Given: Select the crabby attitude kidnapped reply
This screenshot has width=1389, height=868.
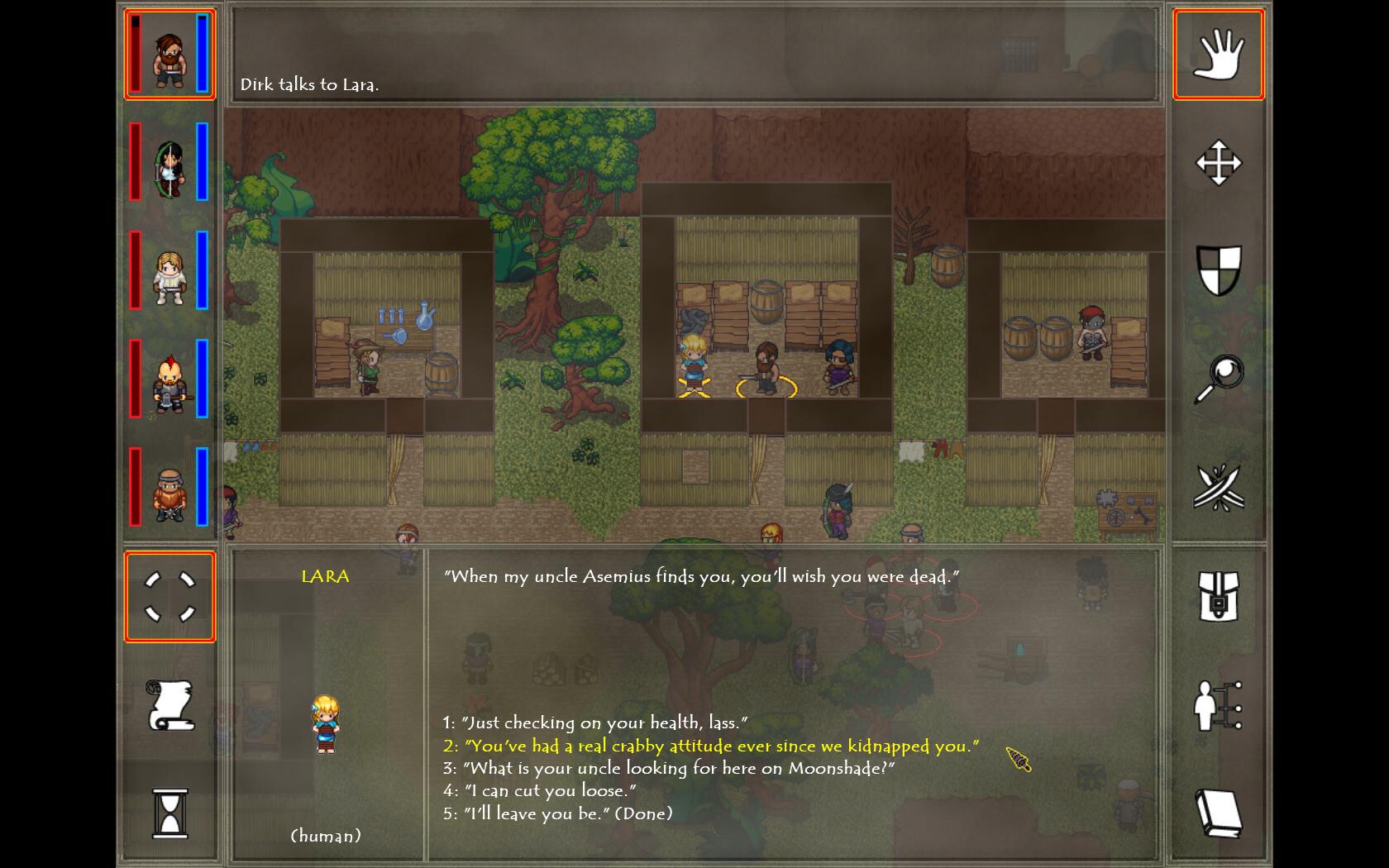Looking at the screenshot, I should pyautogui.click(x=711, y=746).
